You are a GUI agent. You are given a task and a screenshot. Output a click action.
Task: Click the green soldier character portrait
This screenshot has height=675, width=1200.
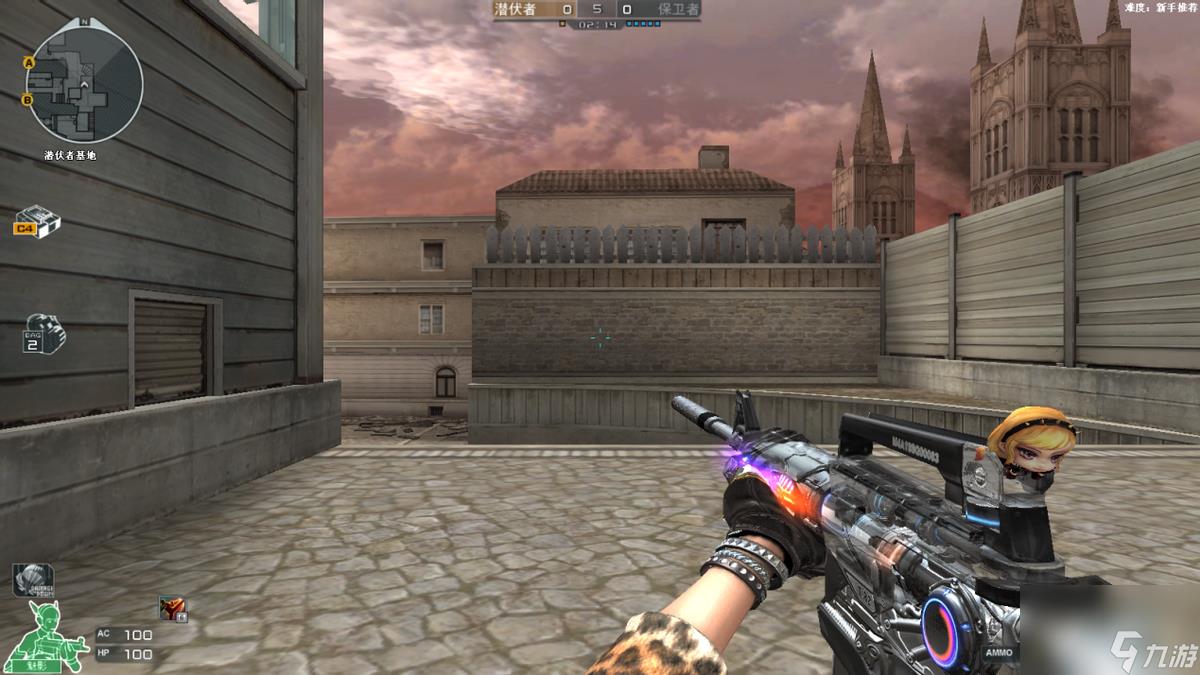(43, 634)
